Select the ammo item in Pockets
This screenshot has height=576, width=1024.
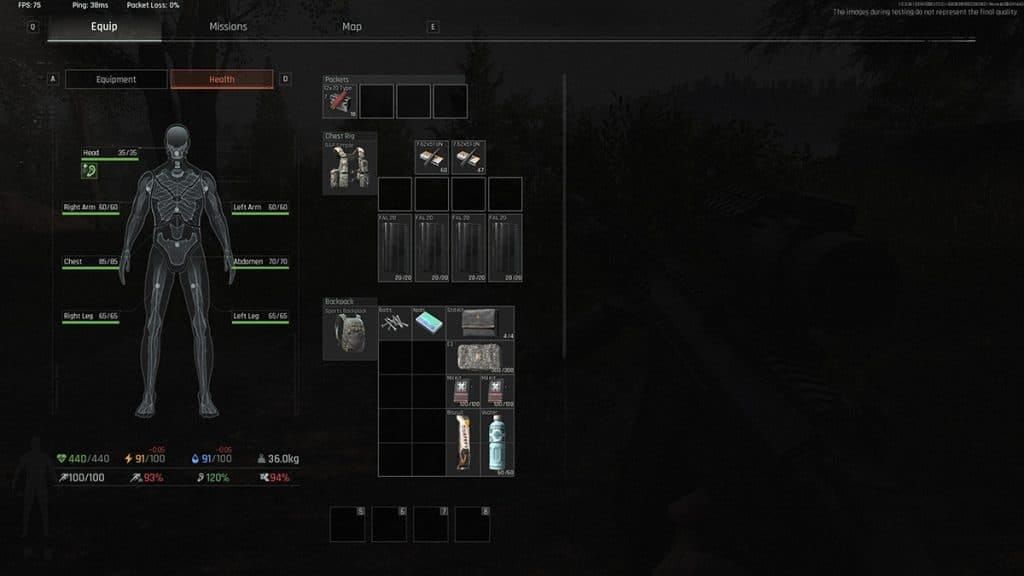tap(340, 101)
